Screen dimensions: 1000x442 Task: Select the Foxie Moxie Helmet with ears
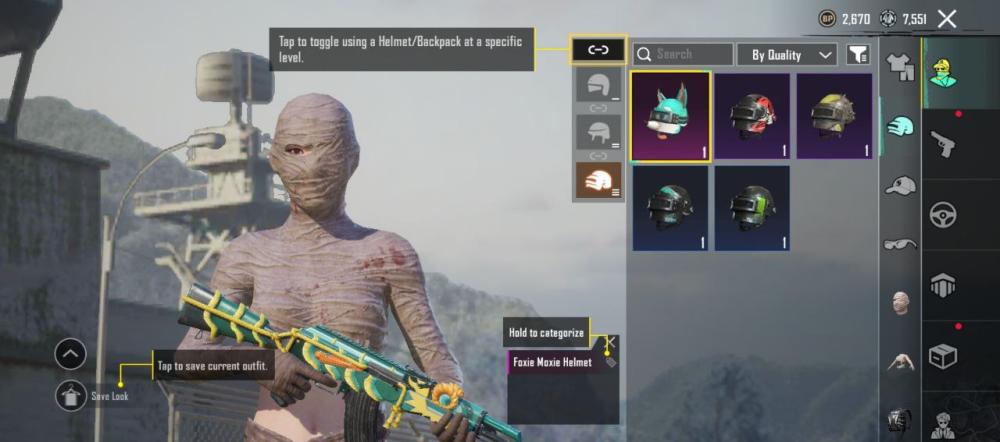point(670,116)
